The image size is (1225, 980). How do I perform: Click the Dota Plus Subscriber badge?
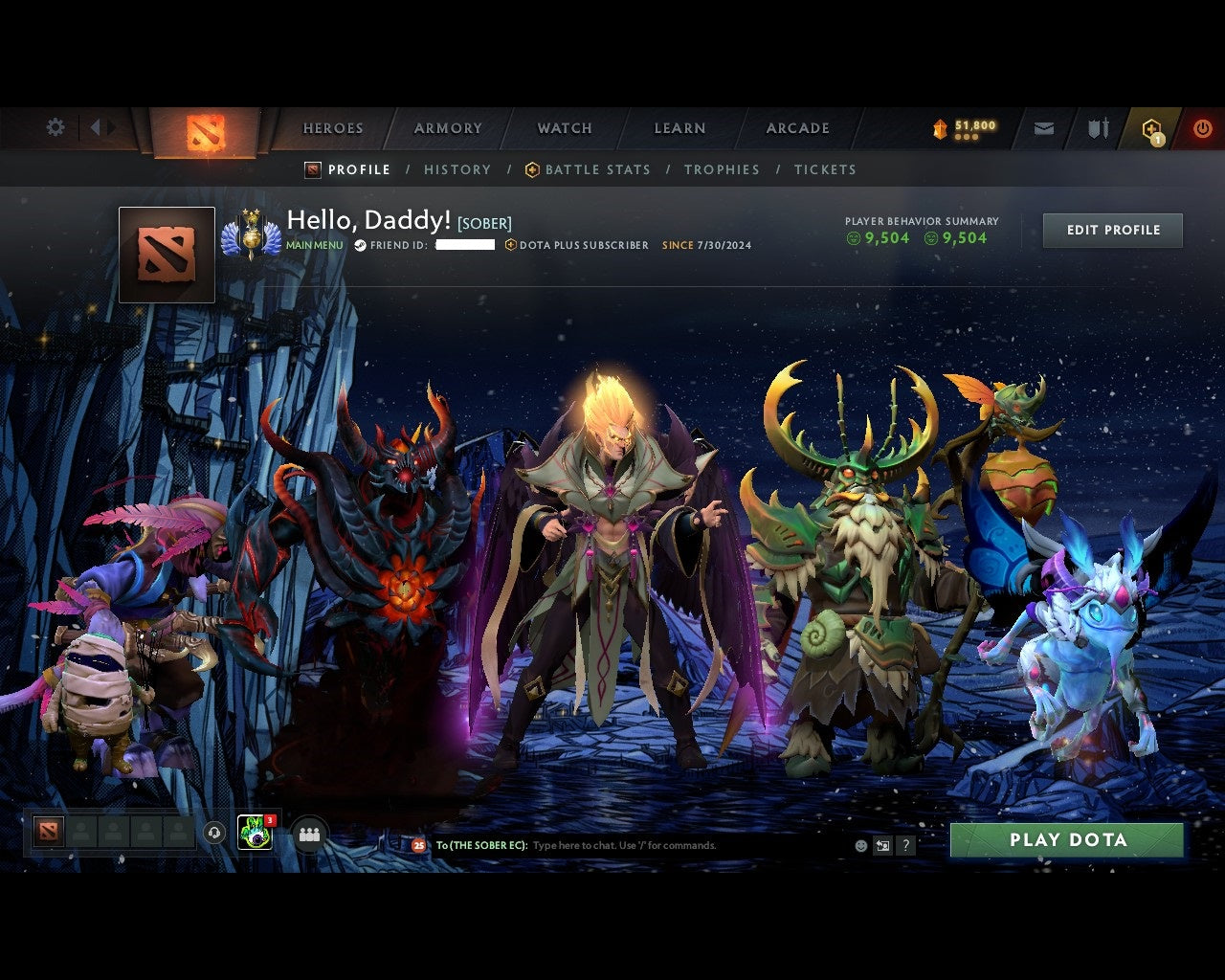(x=576, y=245)
